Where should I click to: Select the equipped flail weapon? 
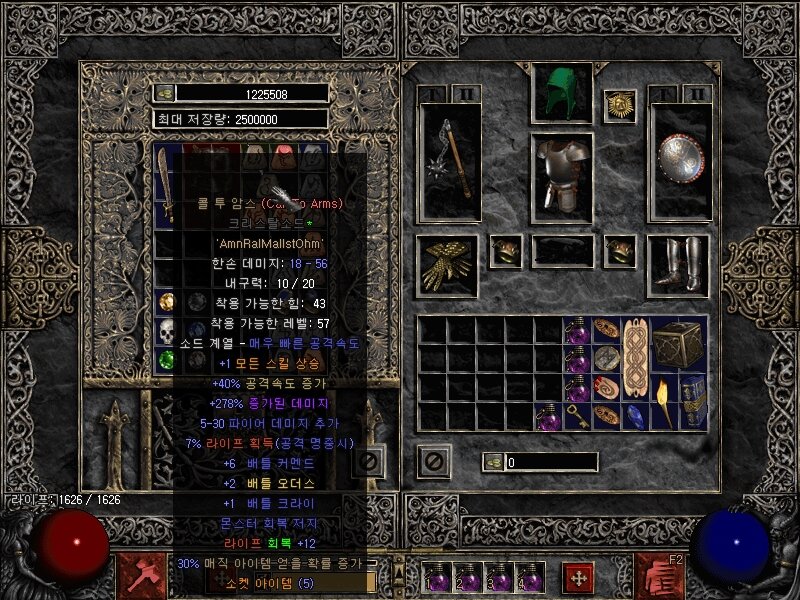pyautogui.click(x=451, y=160)
